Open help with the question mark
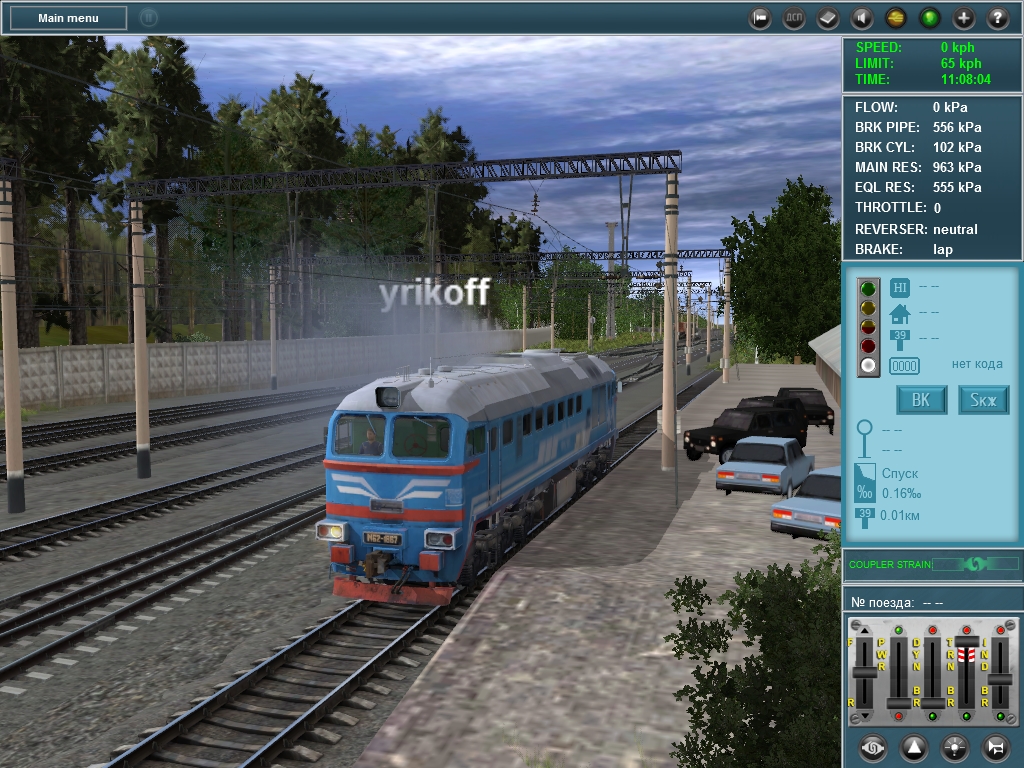 [x=998, y=18]
